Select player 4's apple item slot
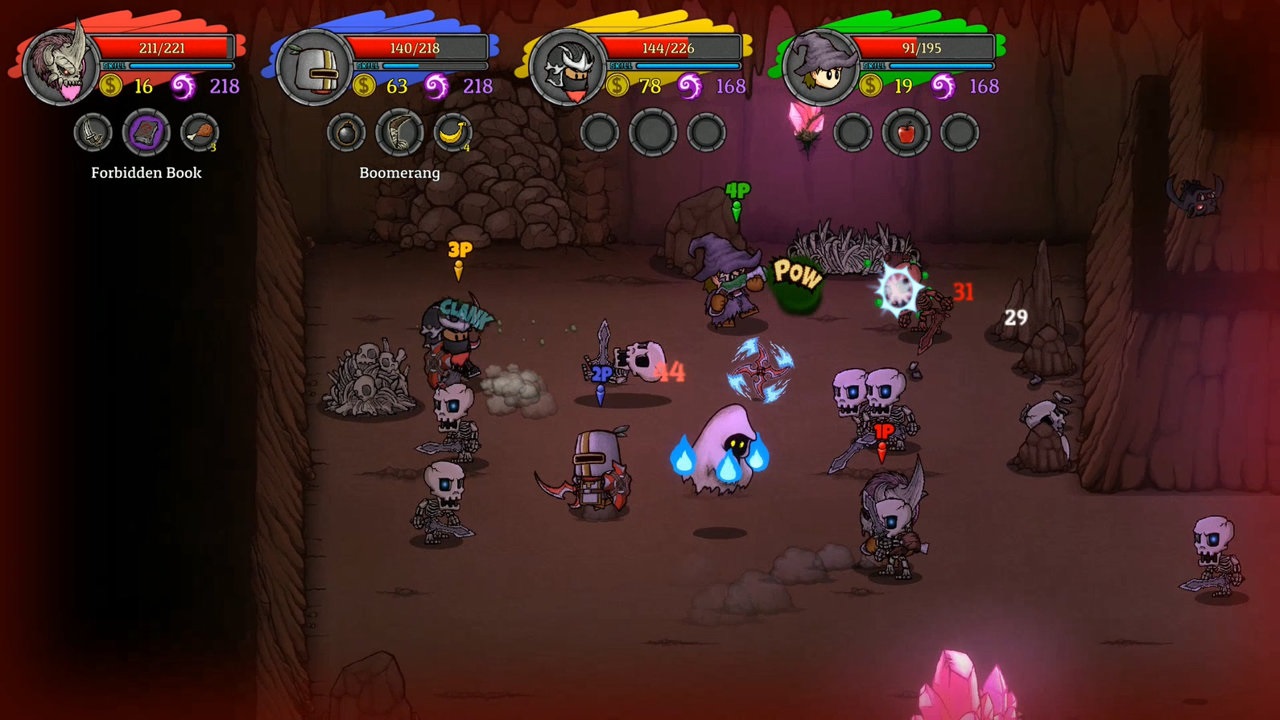Image resolution: width=1280 pixels, height=720 pixels. [x=905, y=131]
